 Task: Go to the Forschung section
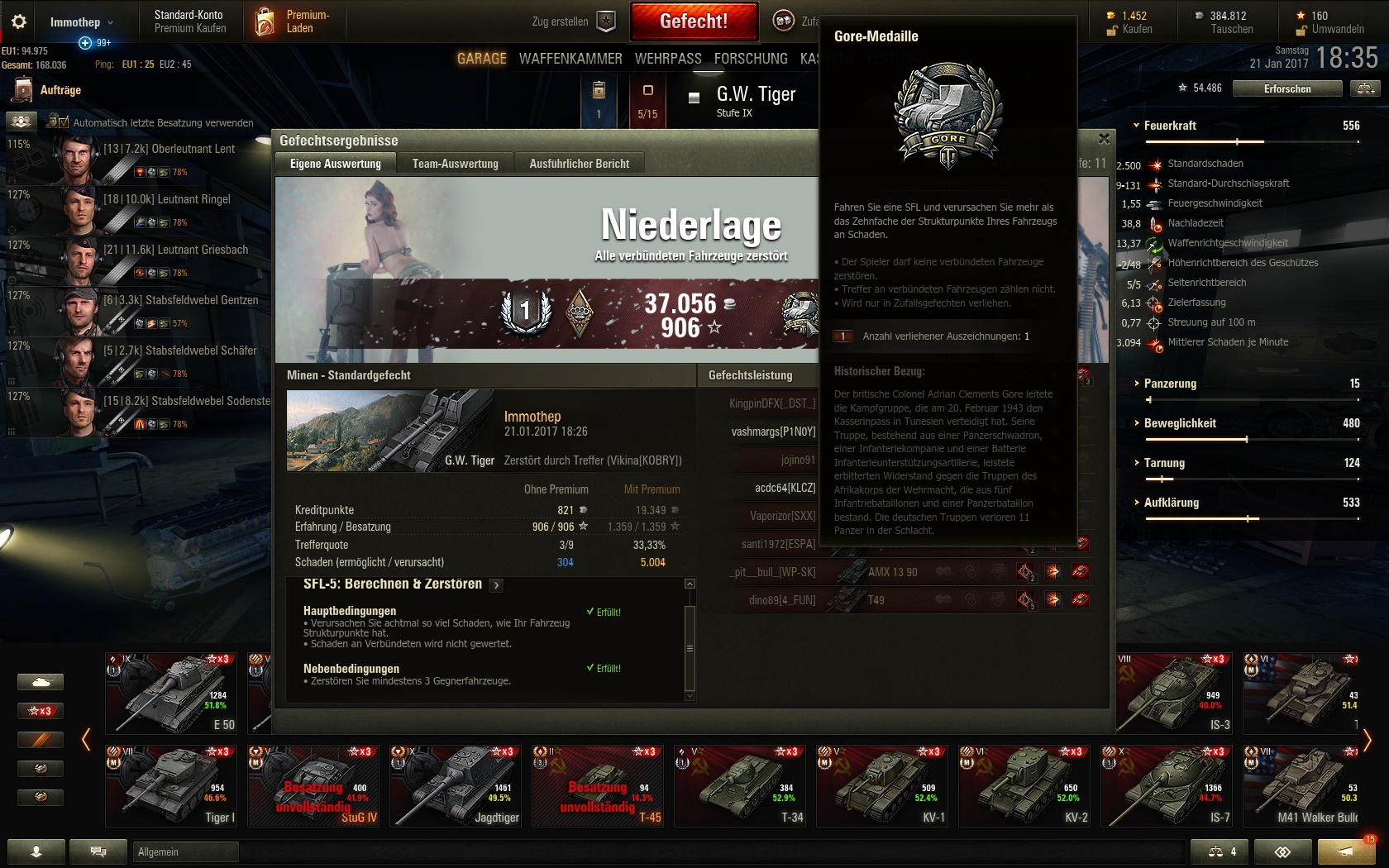751,59
